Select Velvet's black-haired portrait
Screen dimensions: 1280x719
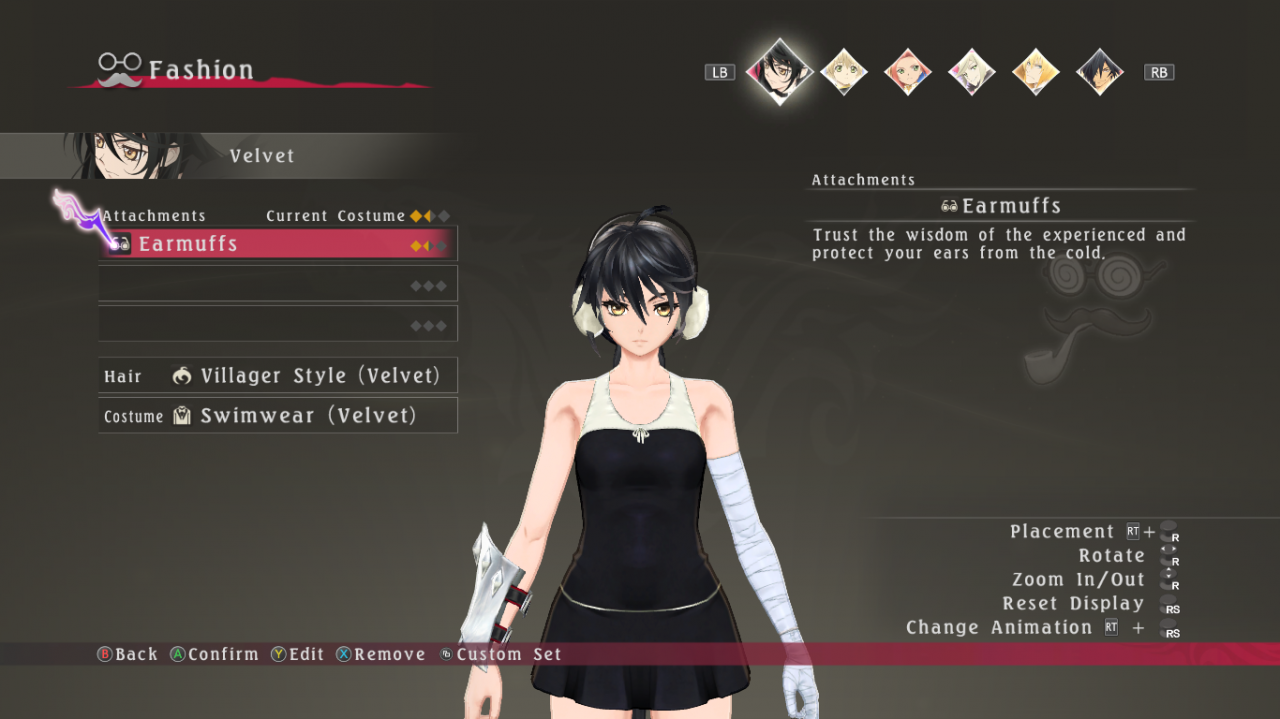[779, 70]
